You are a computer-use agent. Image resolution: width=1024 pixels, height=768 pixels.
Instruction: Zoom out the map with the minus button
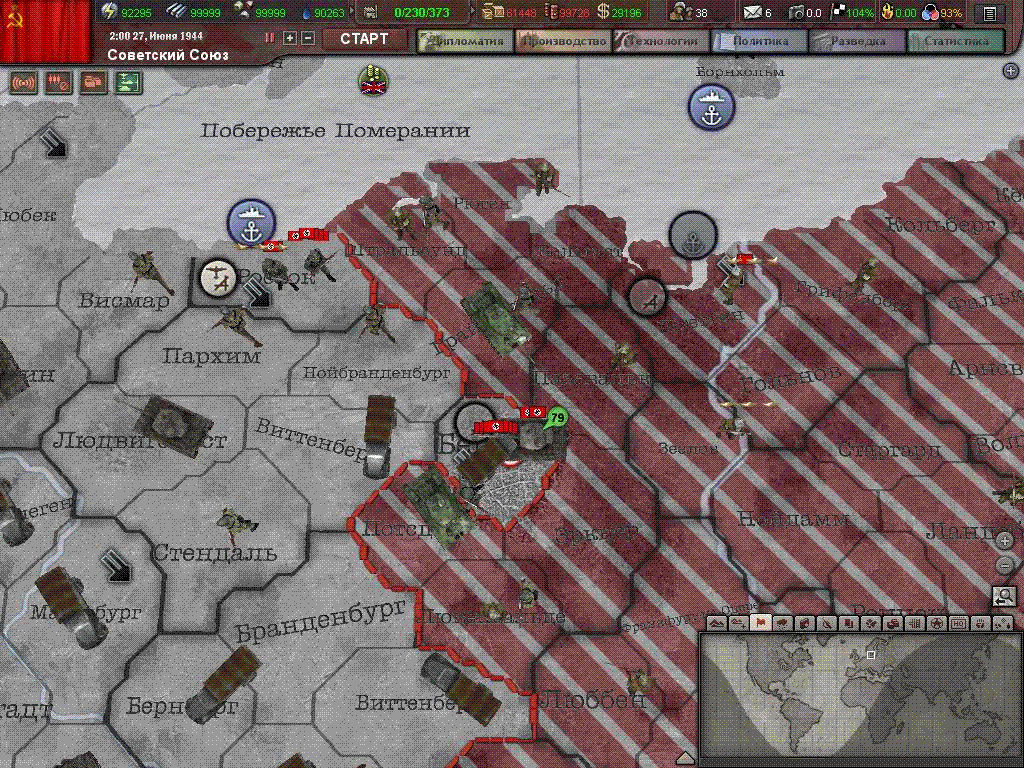coord(1005,564)
